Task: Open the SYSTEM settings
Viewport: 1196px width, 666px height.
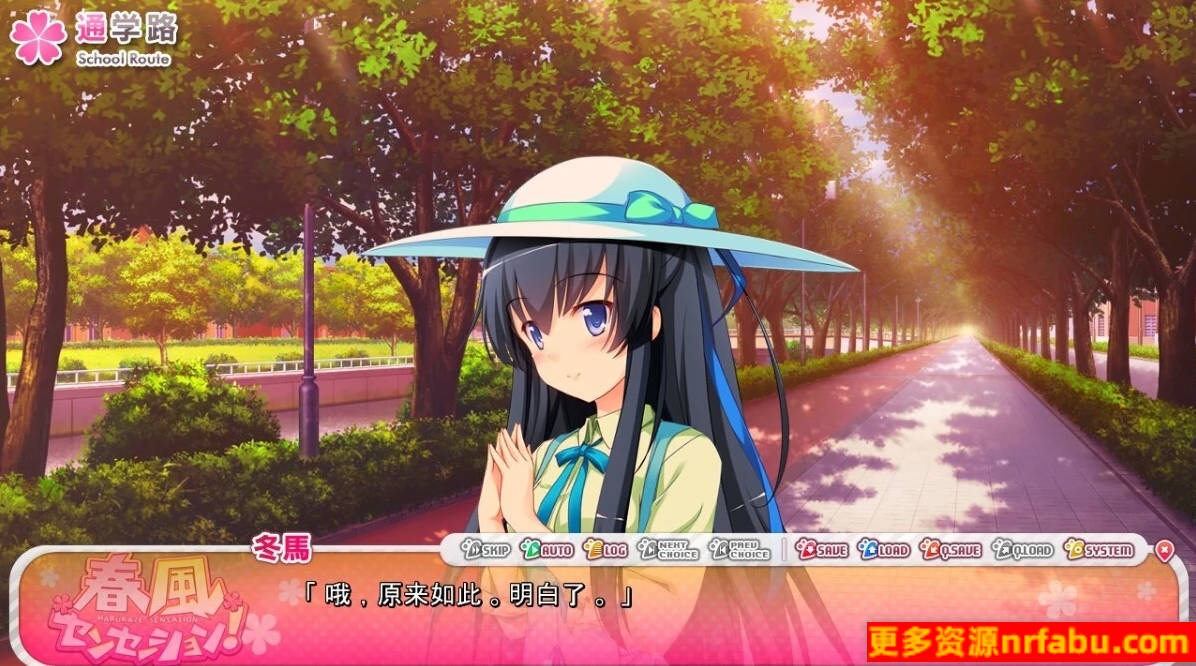Action: coord(1099,550)
